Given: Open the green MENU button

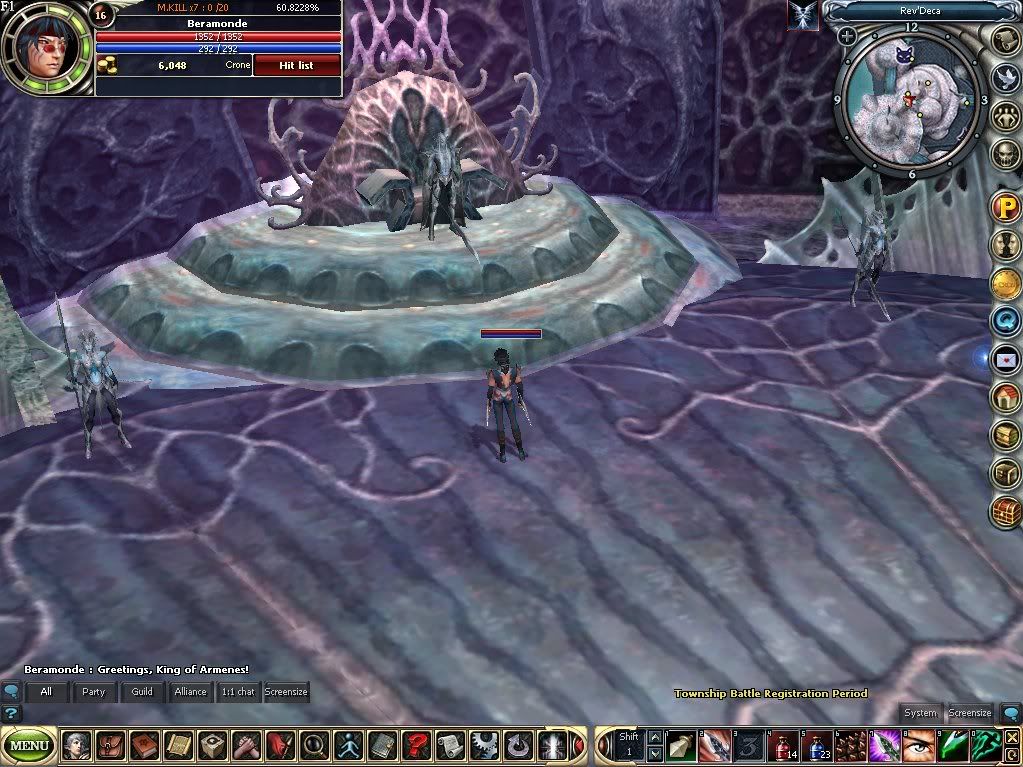Looking at the screenshot, I should click(30, 745).
